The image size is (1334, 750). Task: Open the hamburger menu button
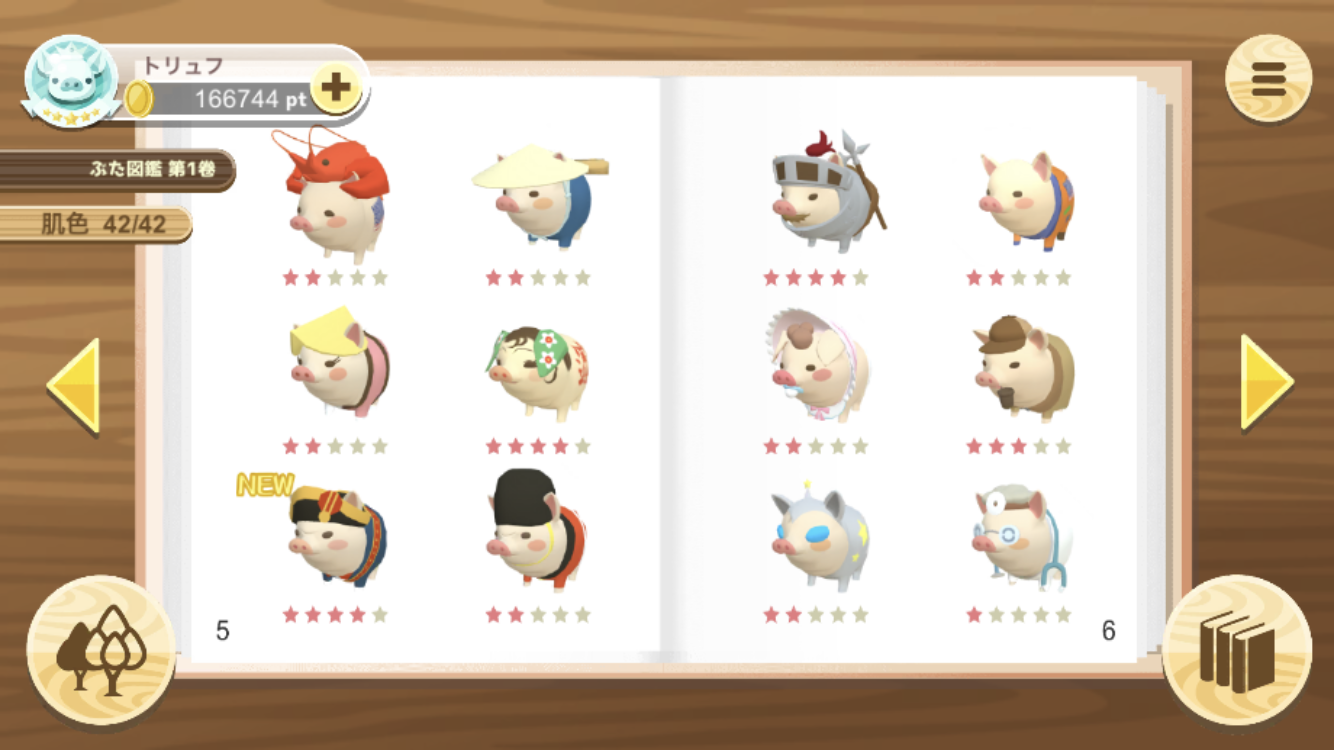point(1268,79)
